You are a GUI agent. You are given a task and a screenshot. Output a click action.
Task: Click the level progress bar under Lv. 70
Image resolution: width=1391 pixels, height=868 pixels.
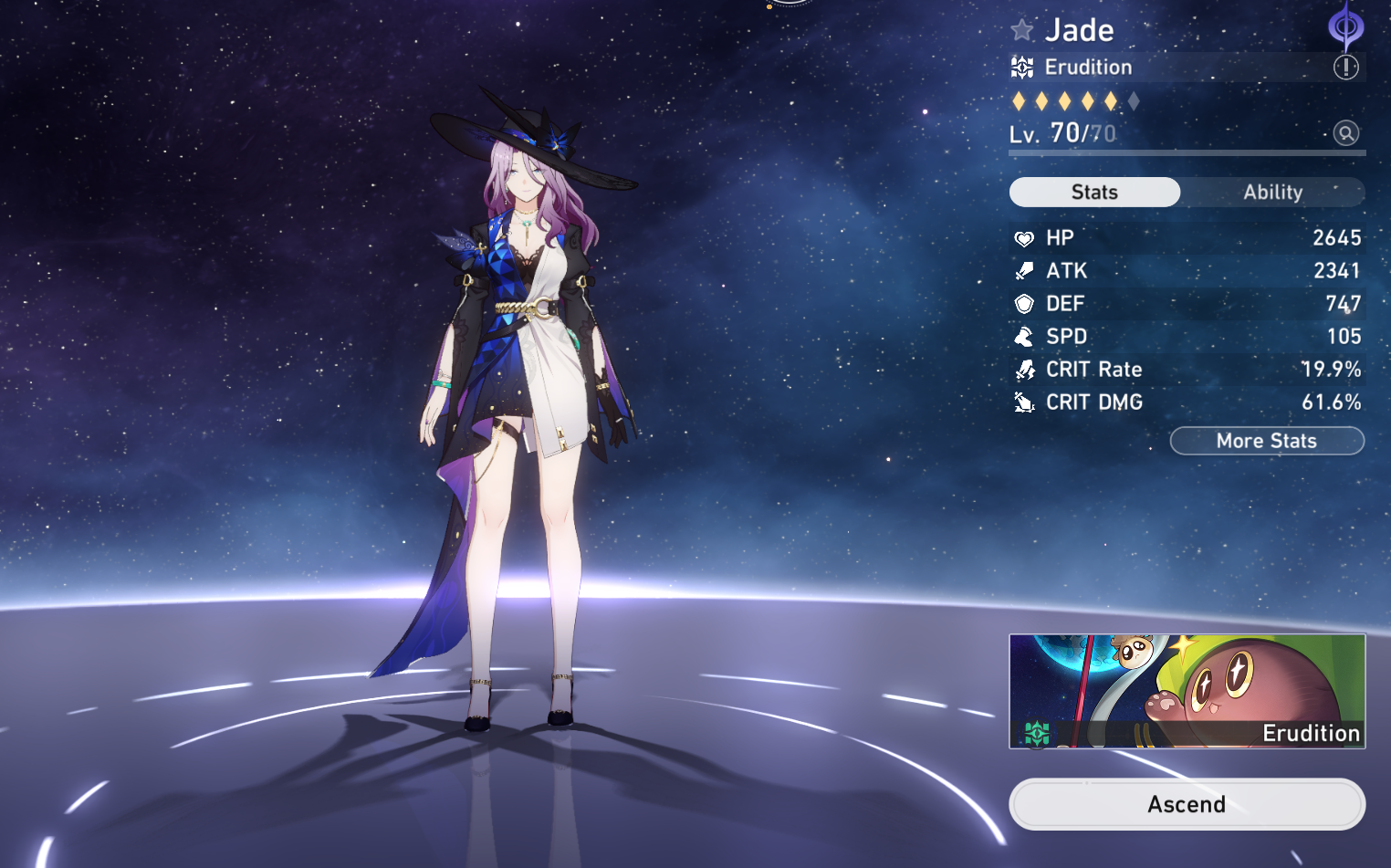tap(1187, 154)
